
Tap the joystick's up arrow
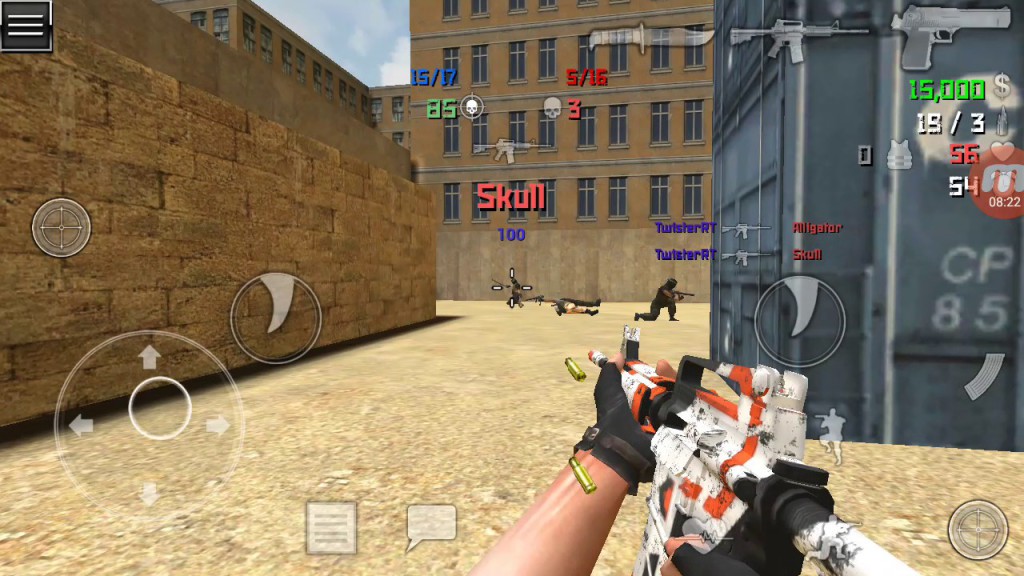point(150,356)
